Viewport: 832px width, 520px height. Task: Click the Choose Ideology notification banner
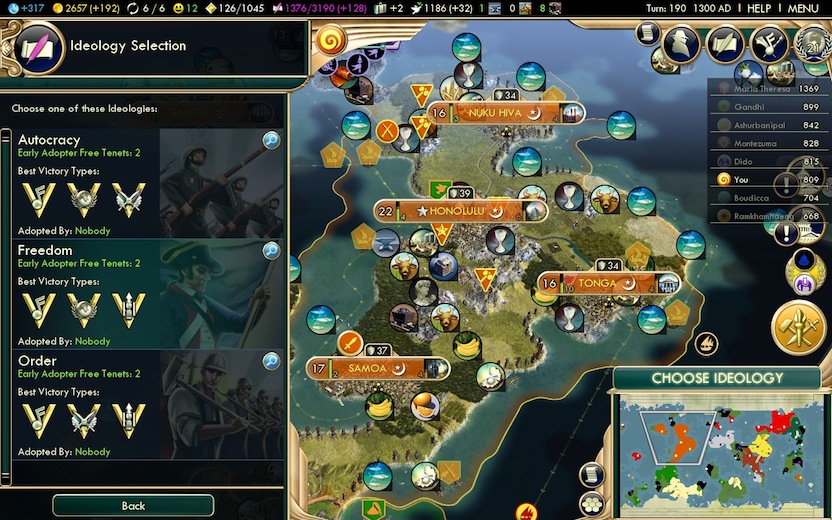[x=717, y=379]
